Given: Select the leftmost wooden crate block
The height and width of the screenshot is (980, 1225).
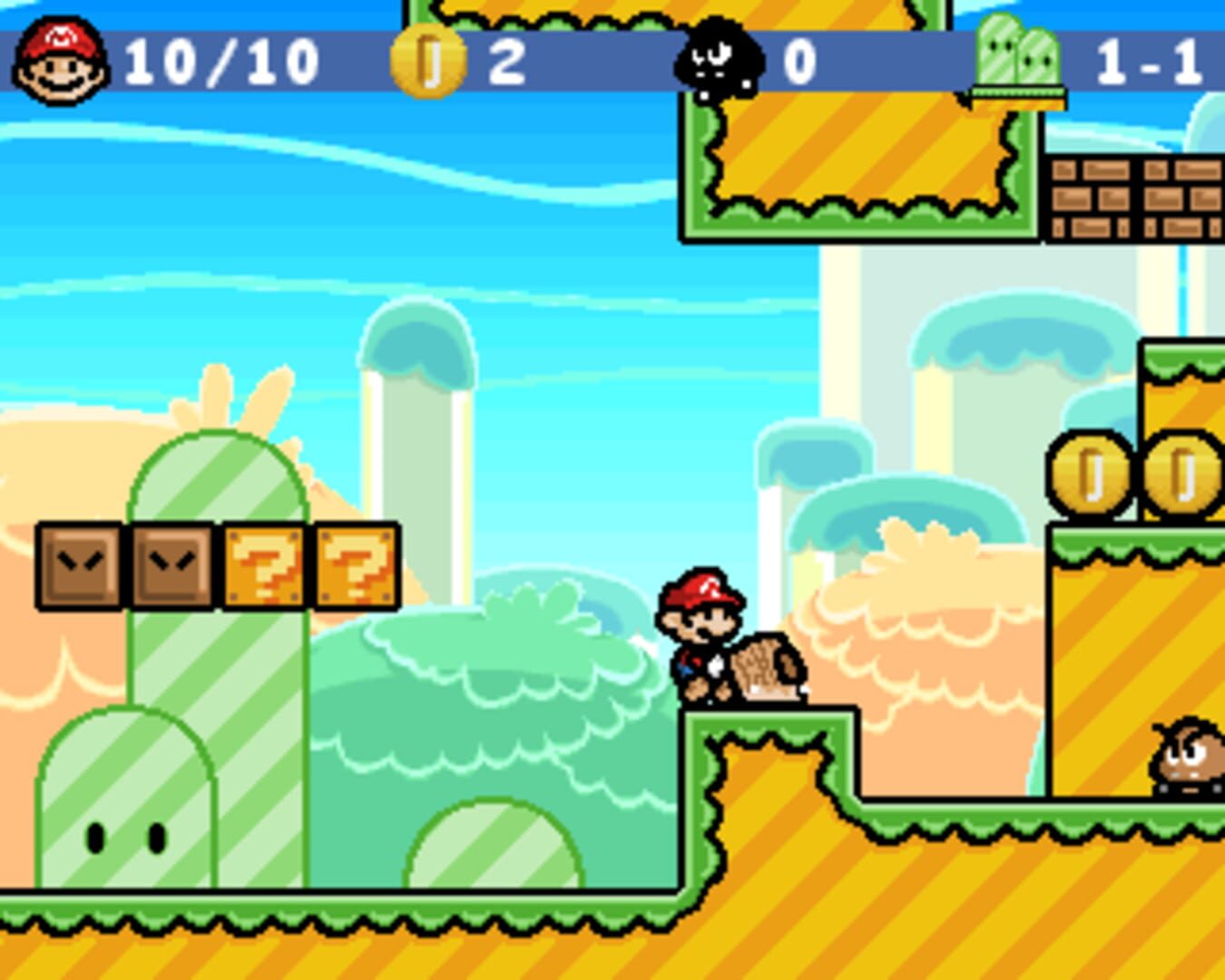Looking at the screenshot, I should (80, 564).
